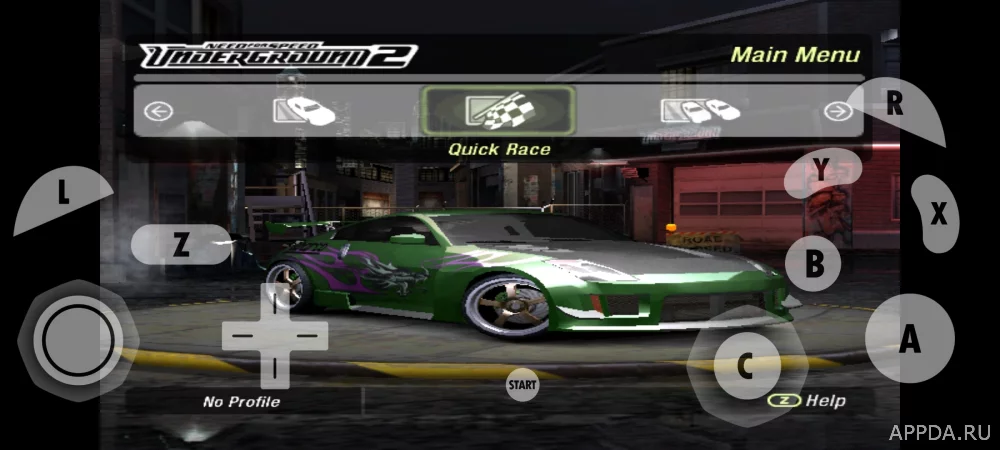This screenshot has height=450, width=1000.
Task: Choose the two cars menu icon
Action: point(699,110)
